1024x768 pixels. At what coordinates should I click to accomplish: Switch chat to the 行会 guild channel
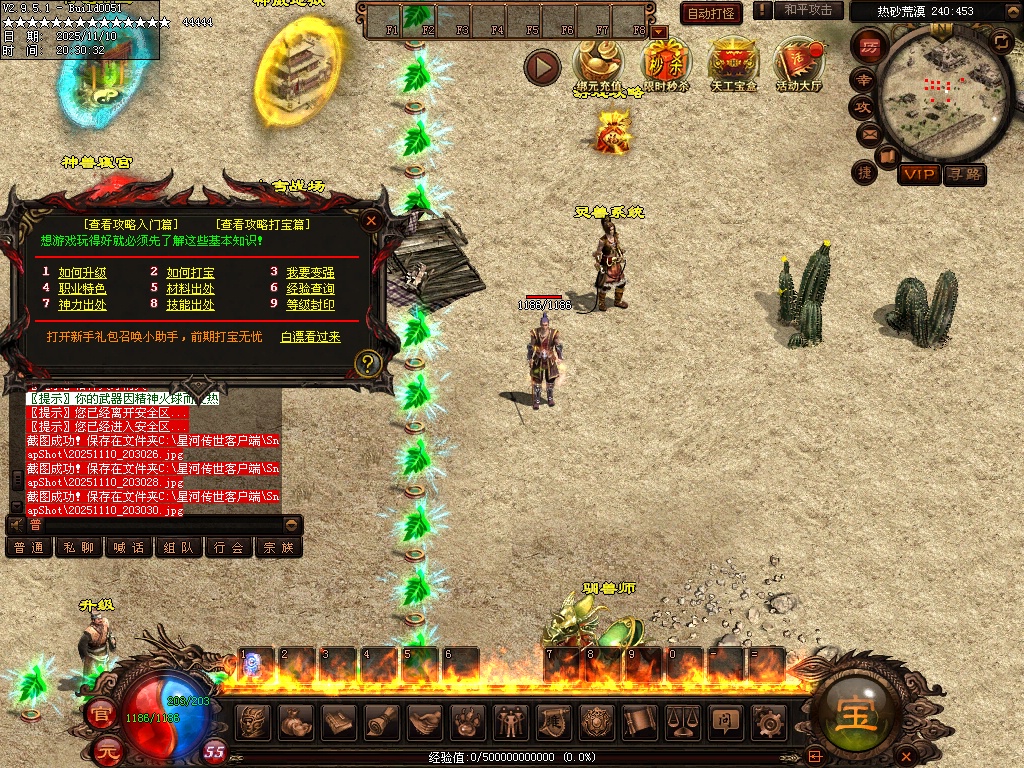pos(229,547)
